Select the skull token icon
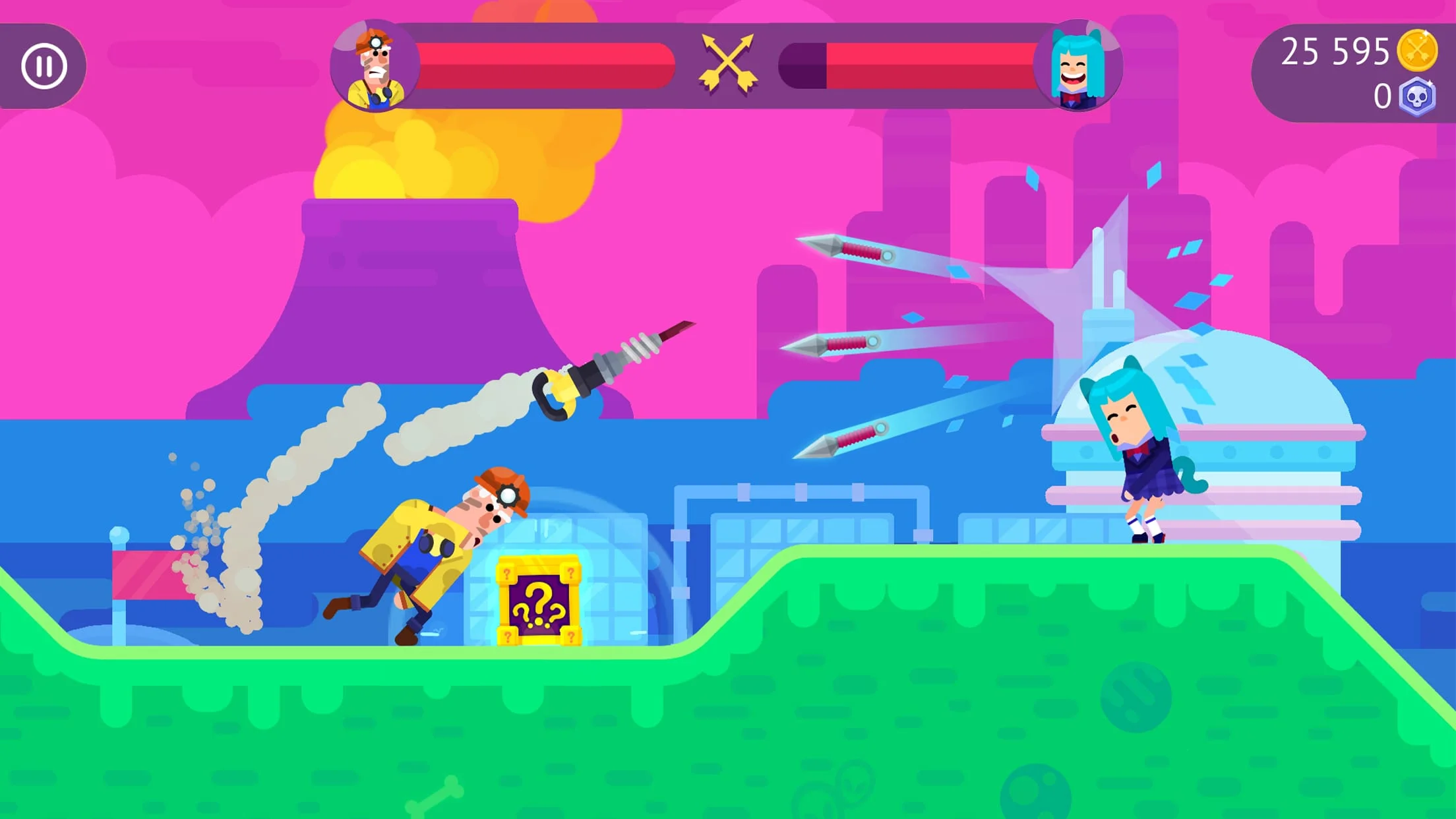Image resolution: width=1456 pixels, height=819 pixels. tap(1418, 98)
